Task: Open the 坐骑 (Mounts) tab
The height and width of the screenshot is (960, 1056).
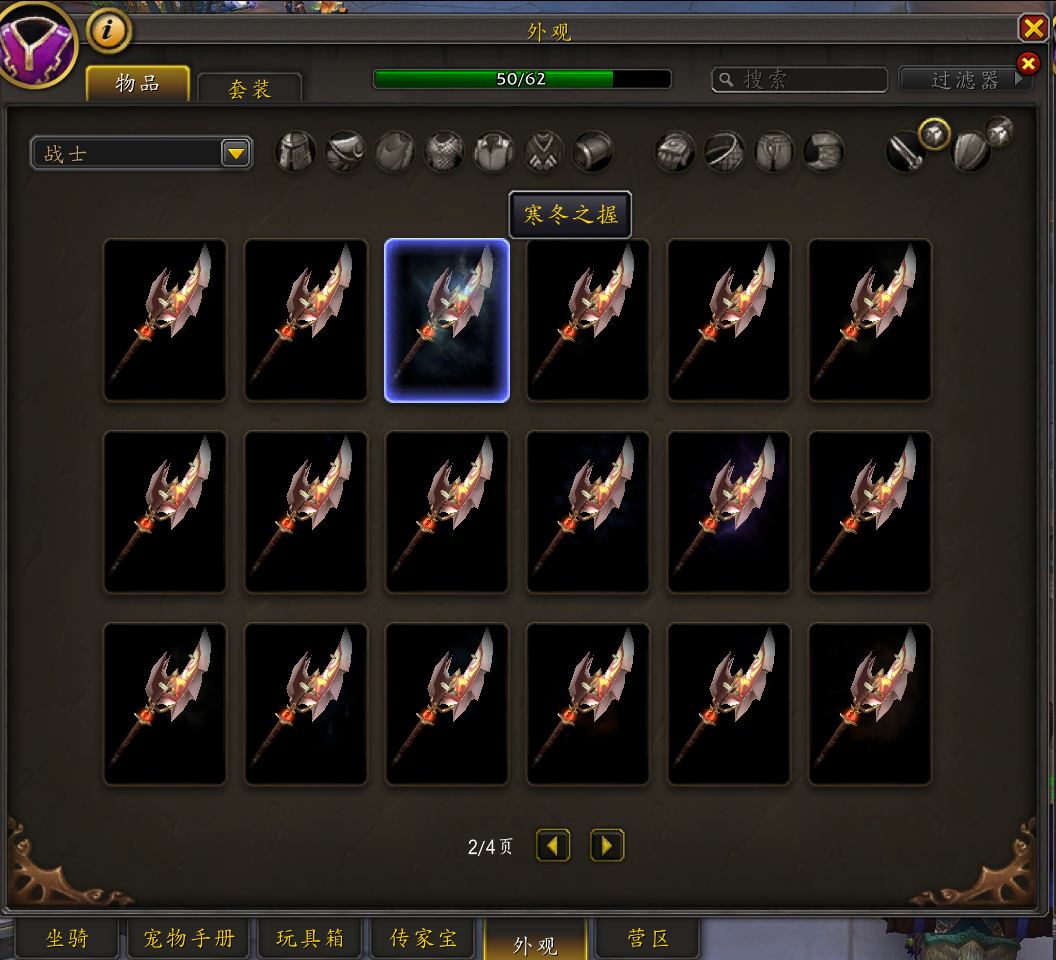Action: point(67,939)
